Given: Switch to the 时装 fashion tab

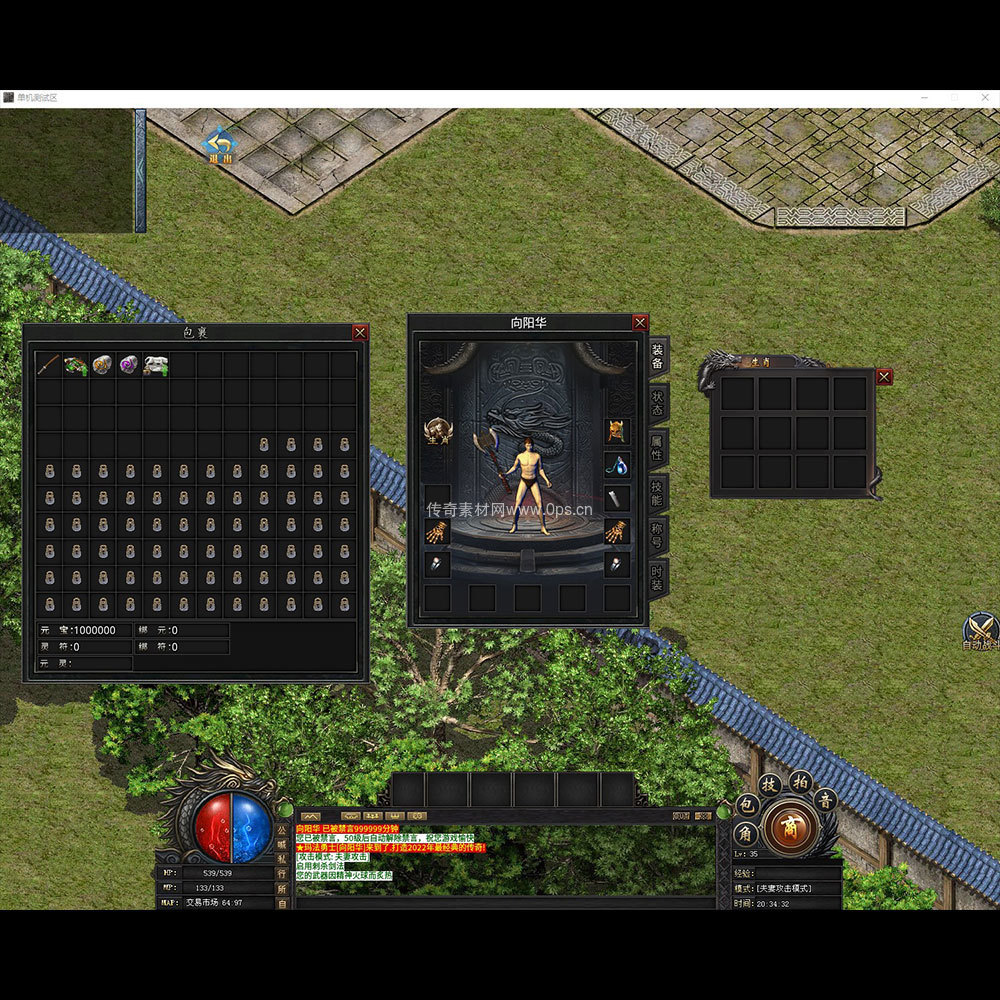Looking at the screenshot, I should coord(657,580).
